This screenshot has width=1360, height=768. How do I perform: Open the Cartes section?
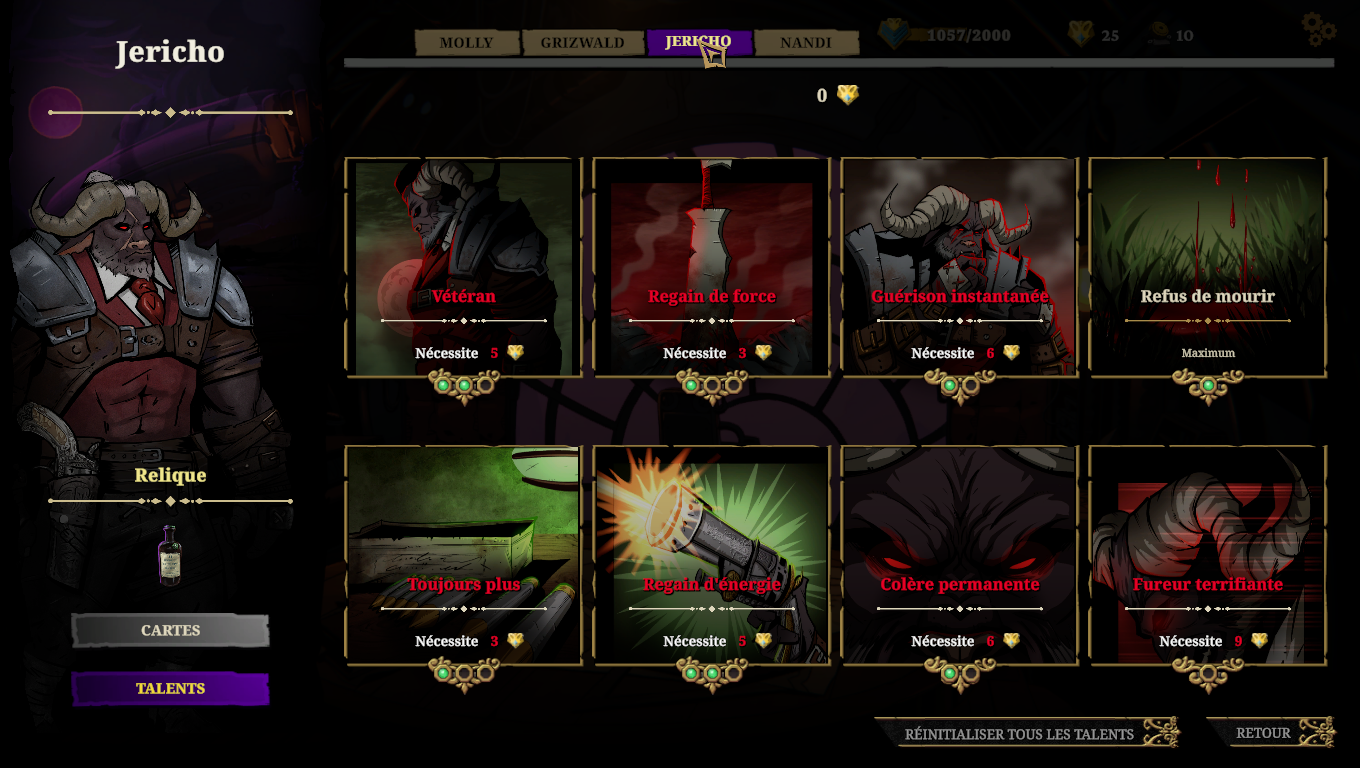(x=171, y=631)
